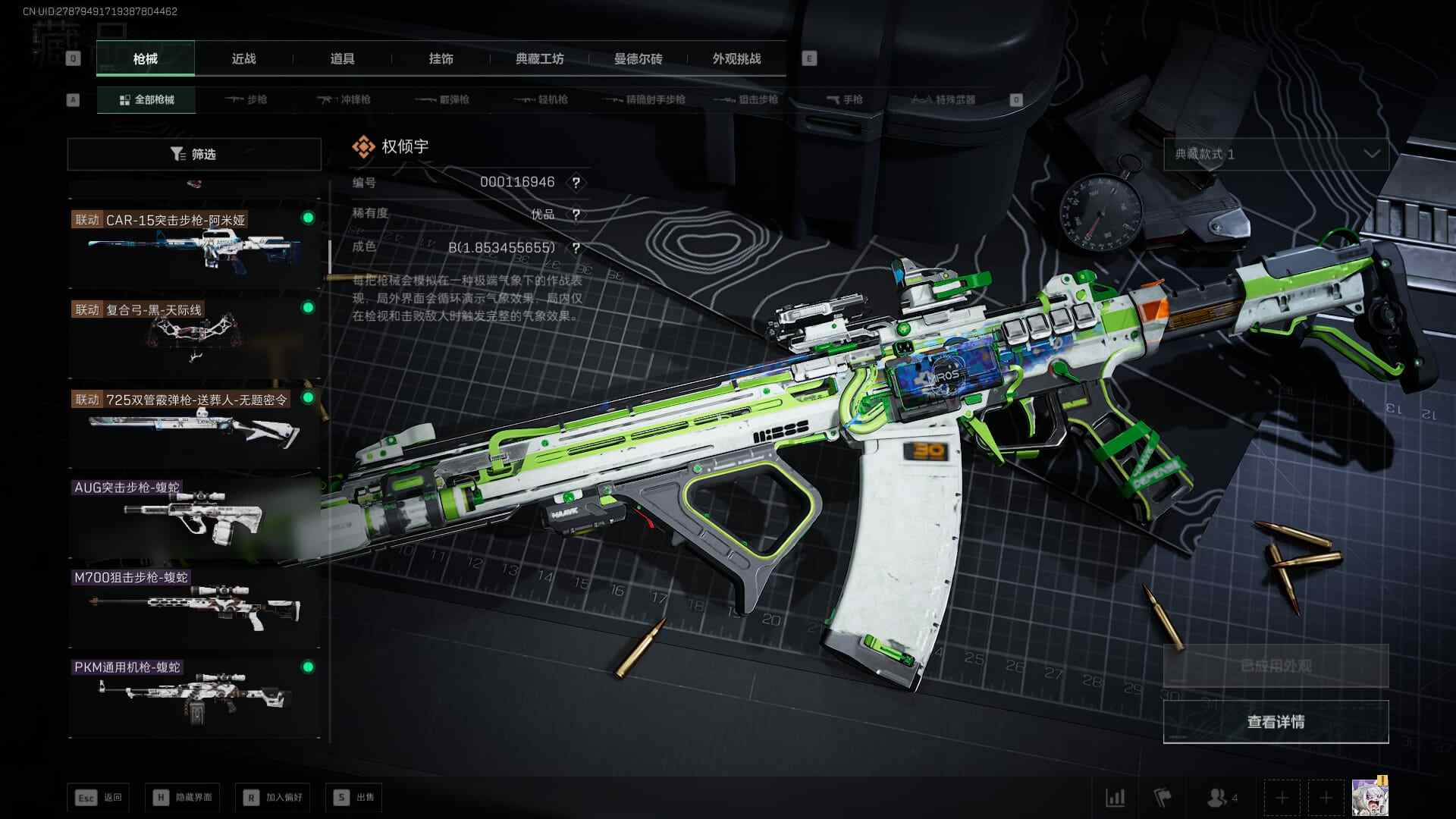Show help for the 成色 wear grade
Image resolution: width=1456 pixels, height=819 pixels.
coord(576,248)
